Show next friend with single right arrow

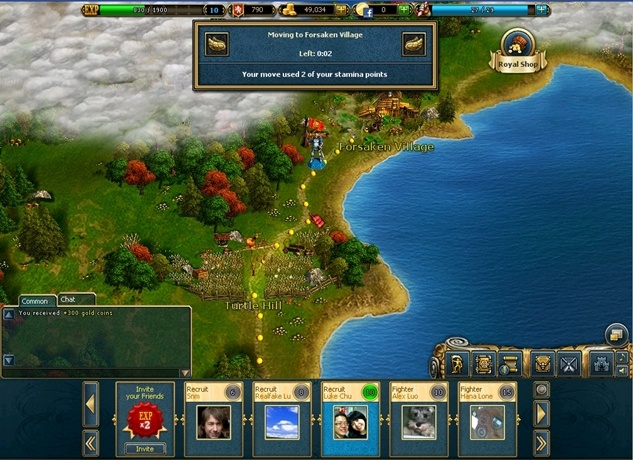(x=542, y=412)
